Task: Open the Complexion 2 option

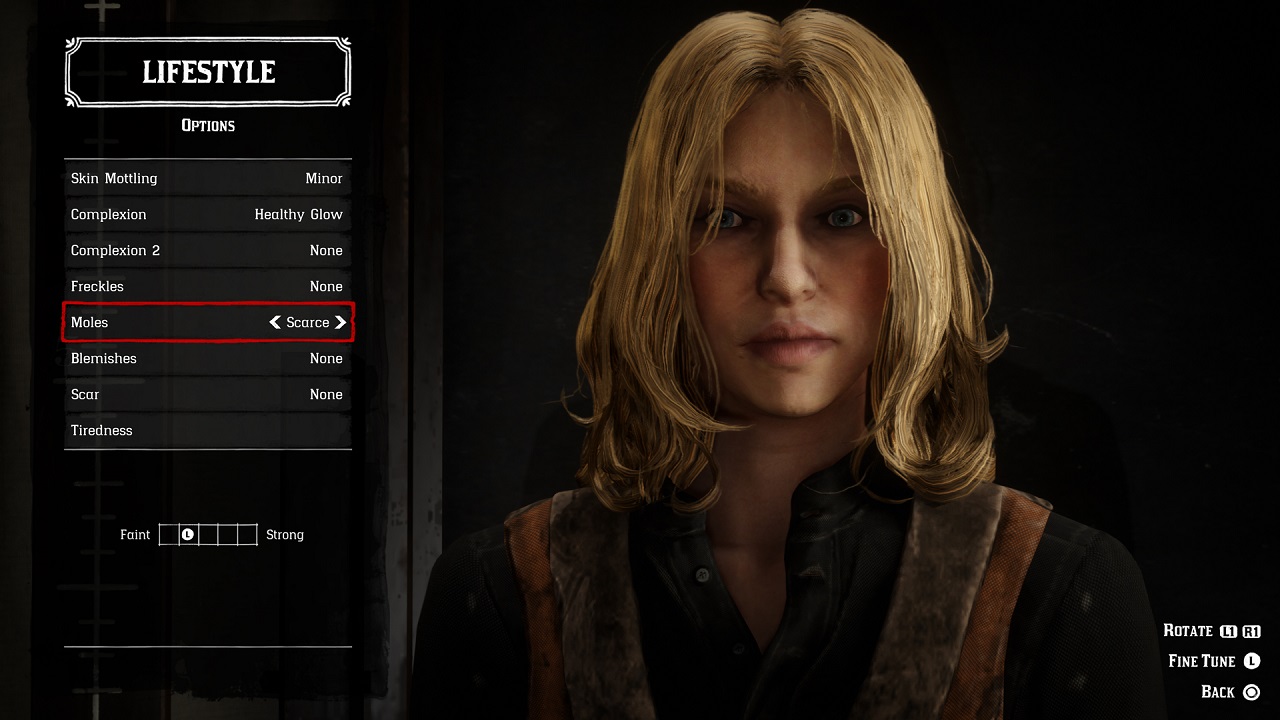Action: 207,250
